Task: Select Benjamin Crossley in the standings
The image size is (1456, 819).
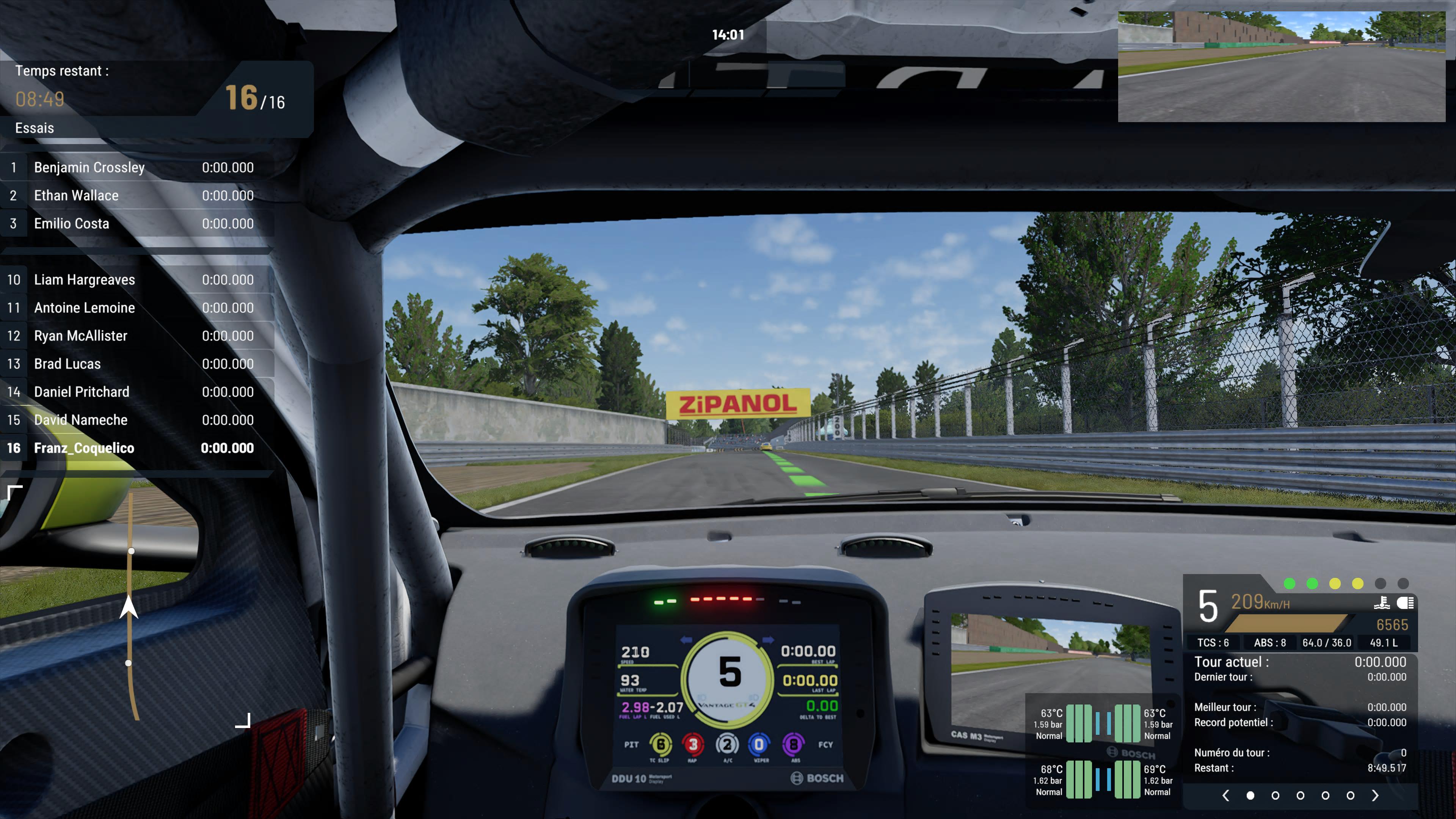Action: pyautogui.click(x=136, y=167)
